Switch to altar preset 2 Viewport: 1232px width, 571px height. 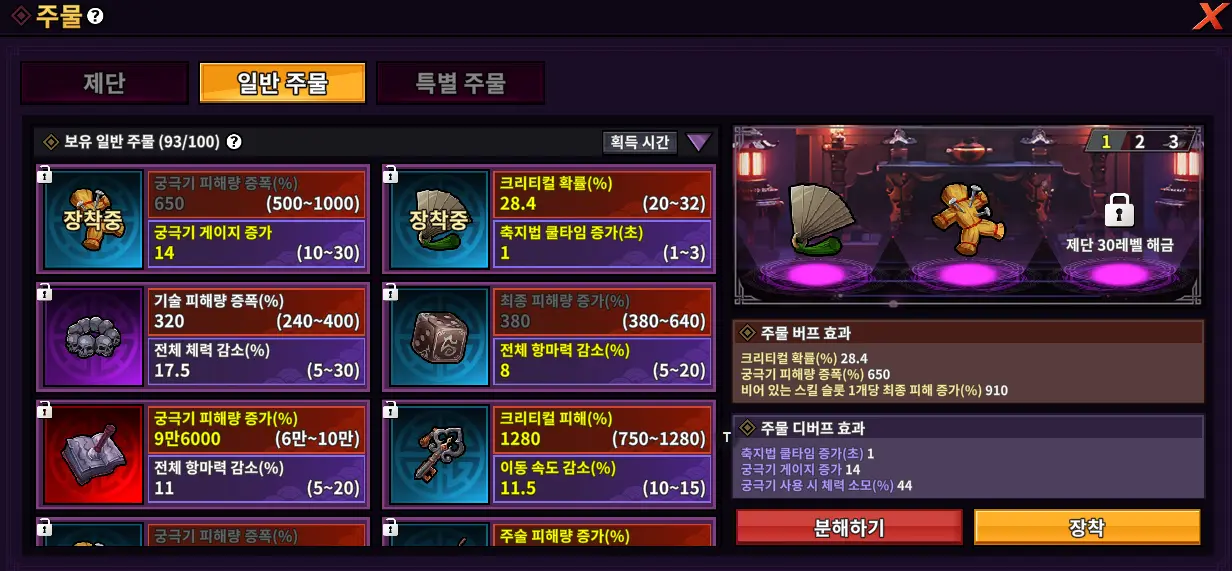tap(1139, 141)
